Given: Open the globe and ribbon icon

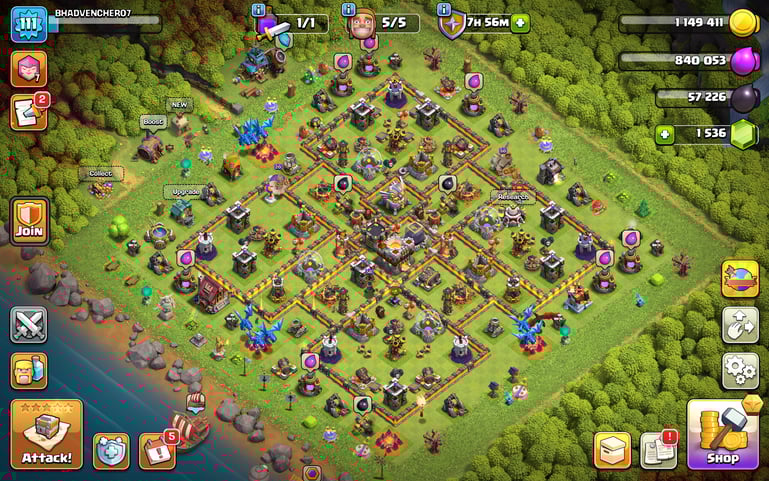Looking at the screenshot, I should point(740,279).
